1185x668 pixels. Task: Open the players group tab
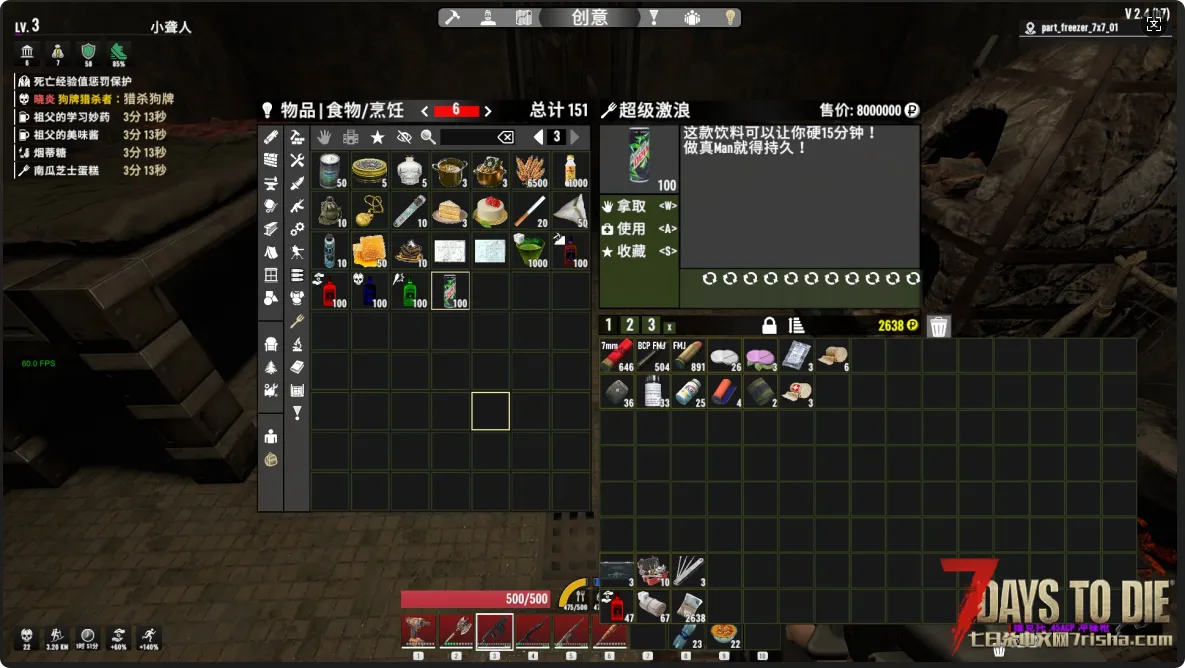(x=692, y=17)
